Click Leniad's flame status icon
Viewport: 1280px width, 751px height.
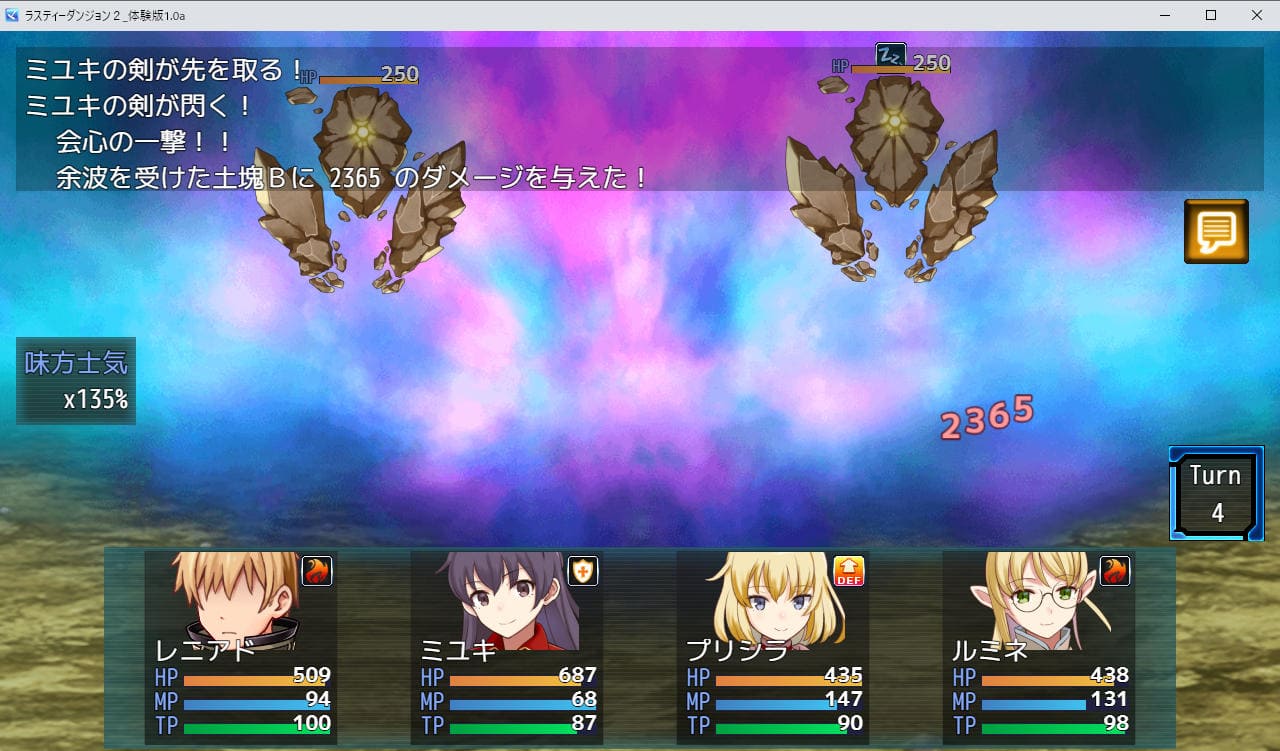pos(316,571)
